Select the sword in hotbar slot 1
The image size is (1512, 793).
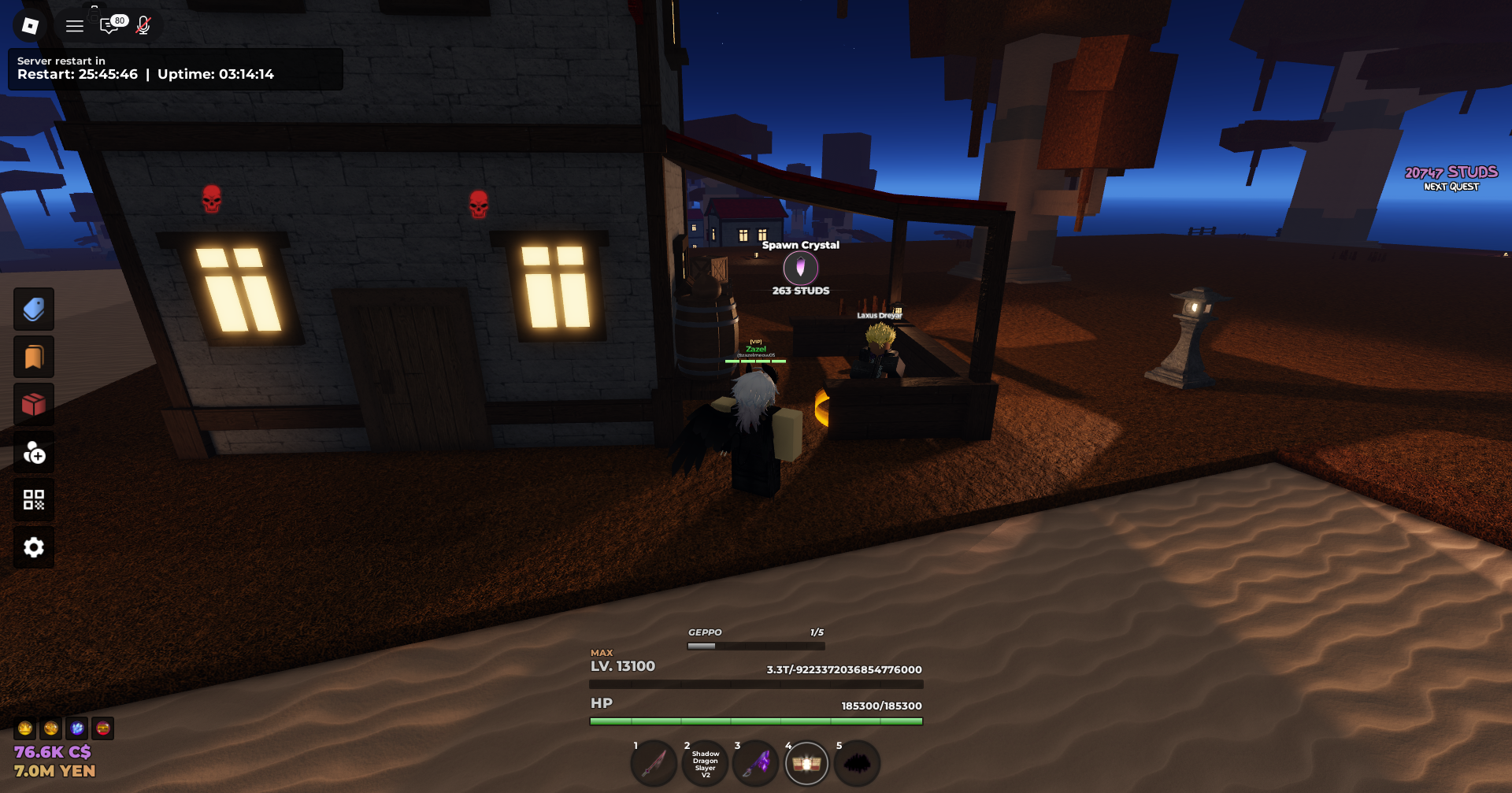coord(654,762)
